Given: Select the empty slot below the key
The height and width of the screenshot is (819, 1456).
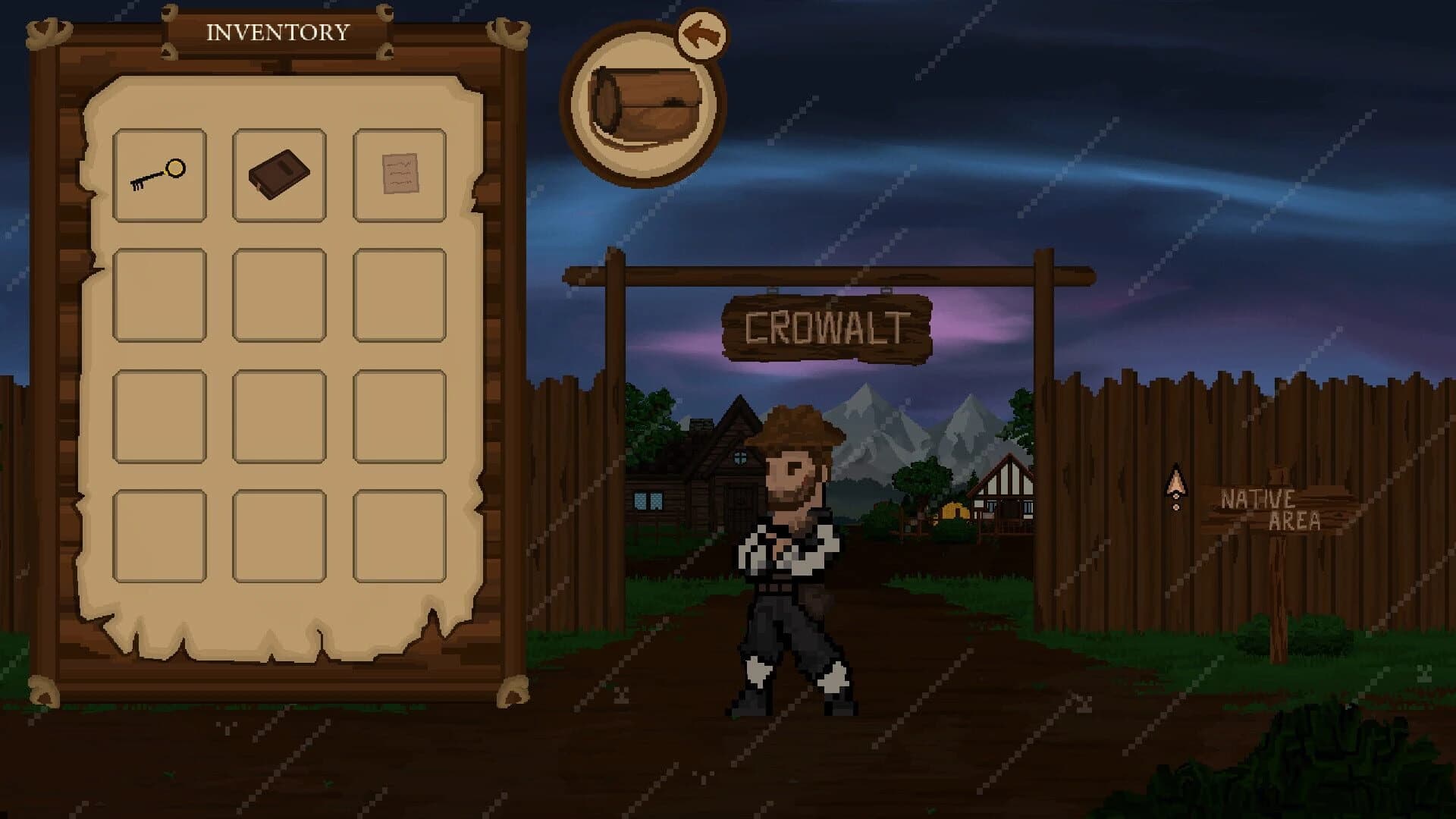Looking at the screenshot, I should (161, 296).
